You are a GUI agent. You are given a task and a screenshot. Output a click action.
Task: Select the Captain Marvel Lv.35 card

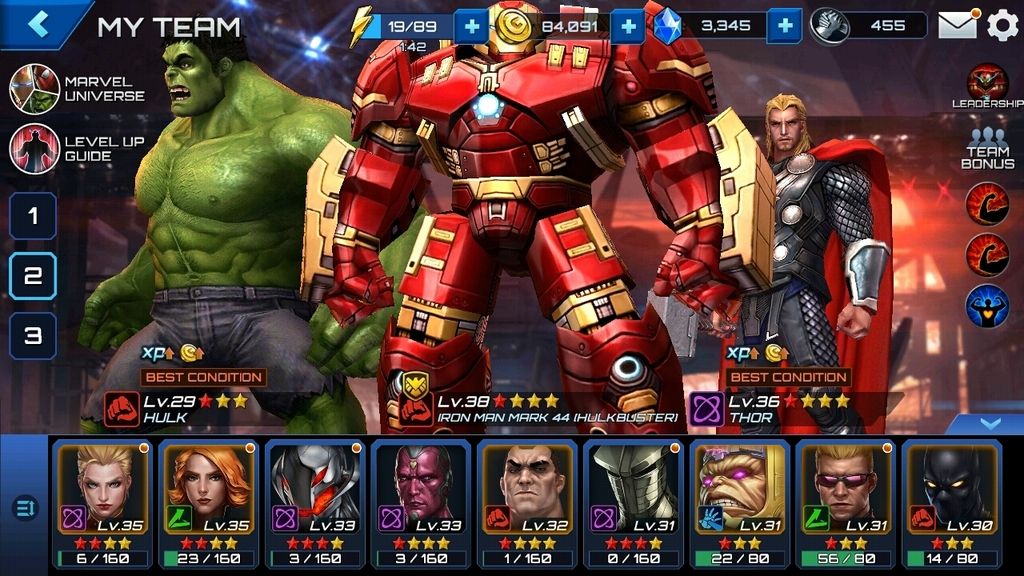point(101,502)
